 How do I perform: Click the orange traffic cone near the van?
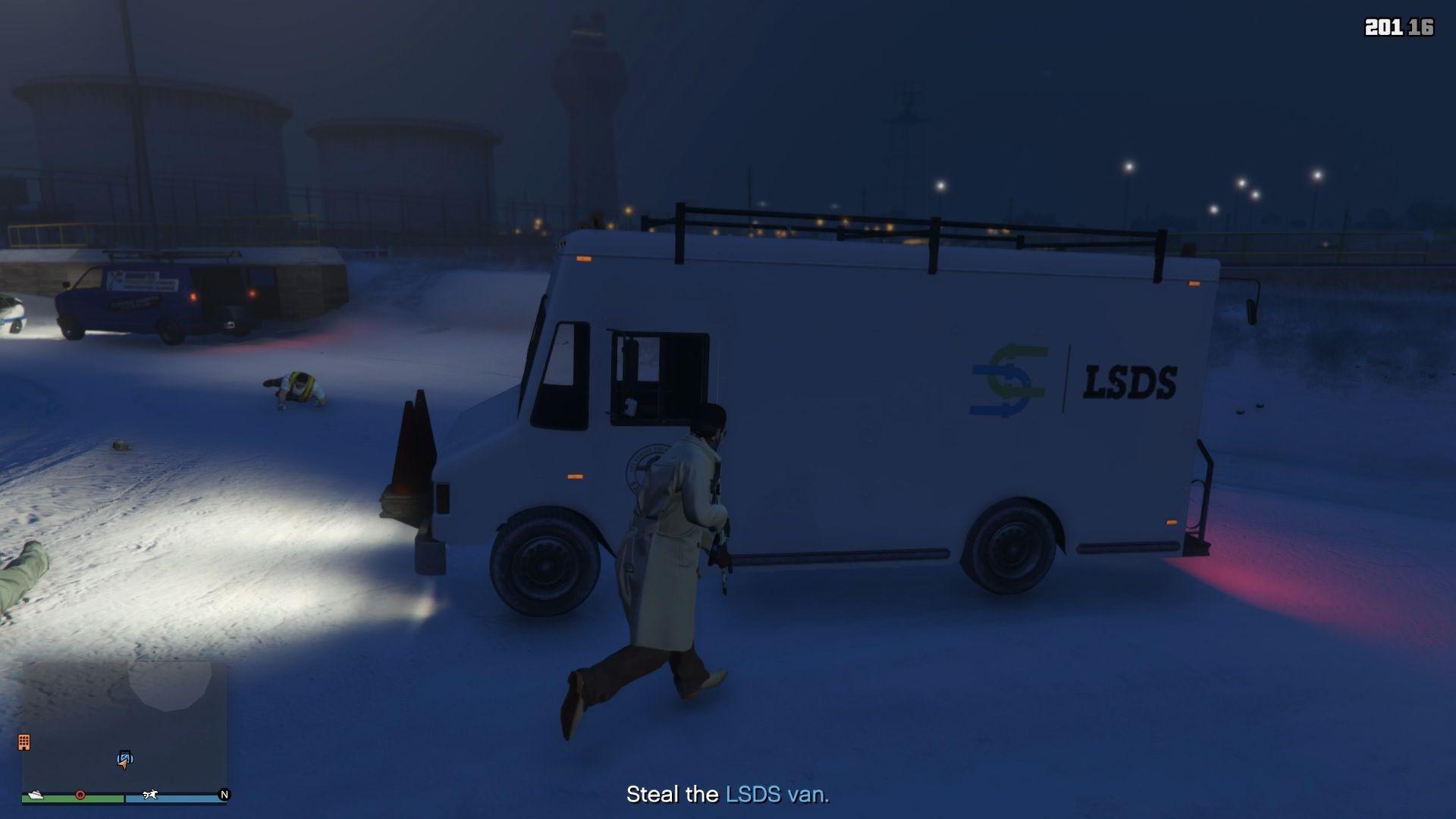[x=412, y=451]
